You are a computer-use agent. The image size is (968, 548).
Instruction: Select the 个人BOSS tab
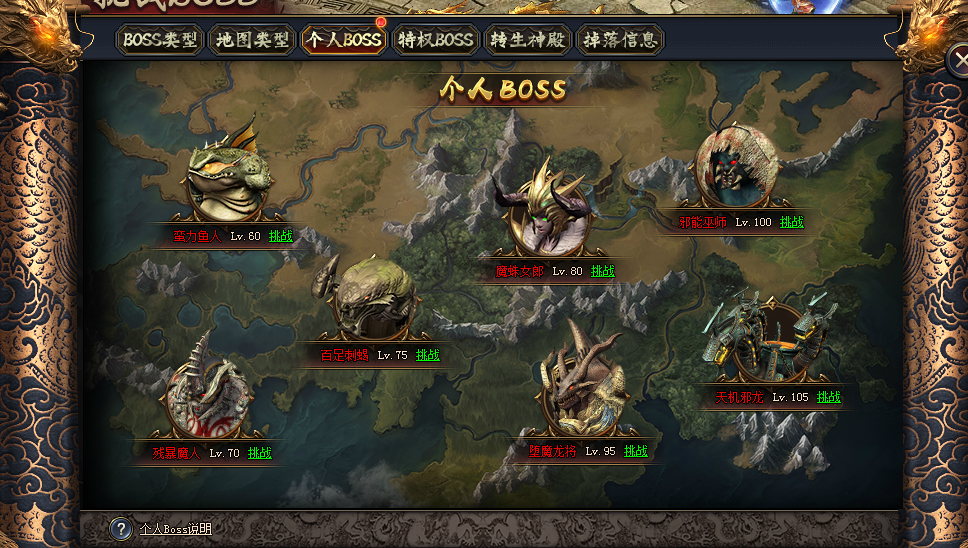(x=344, y=41)
